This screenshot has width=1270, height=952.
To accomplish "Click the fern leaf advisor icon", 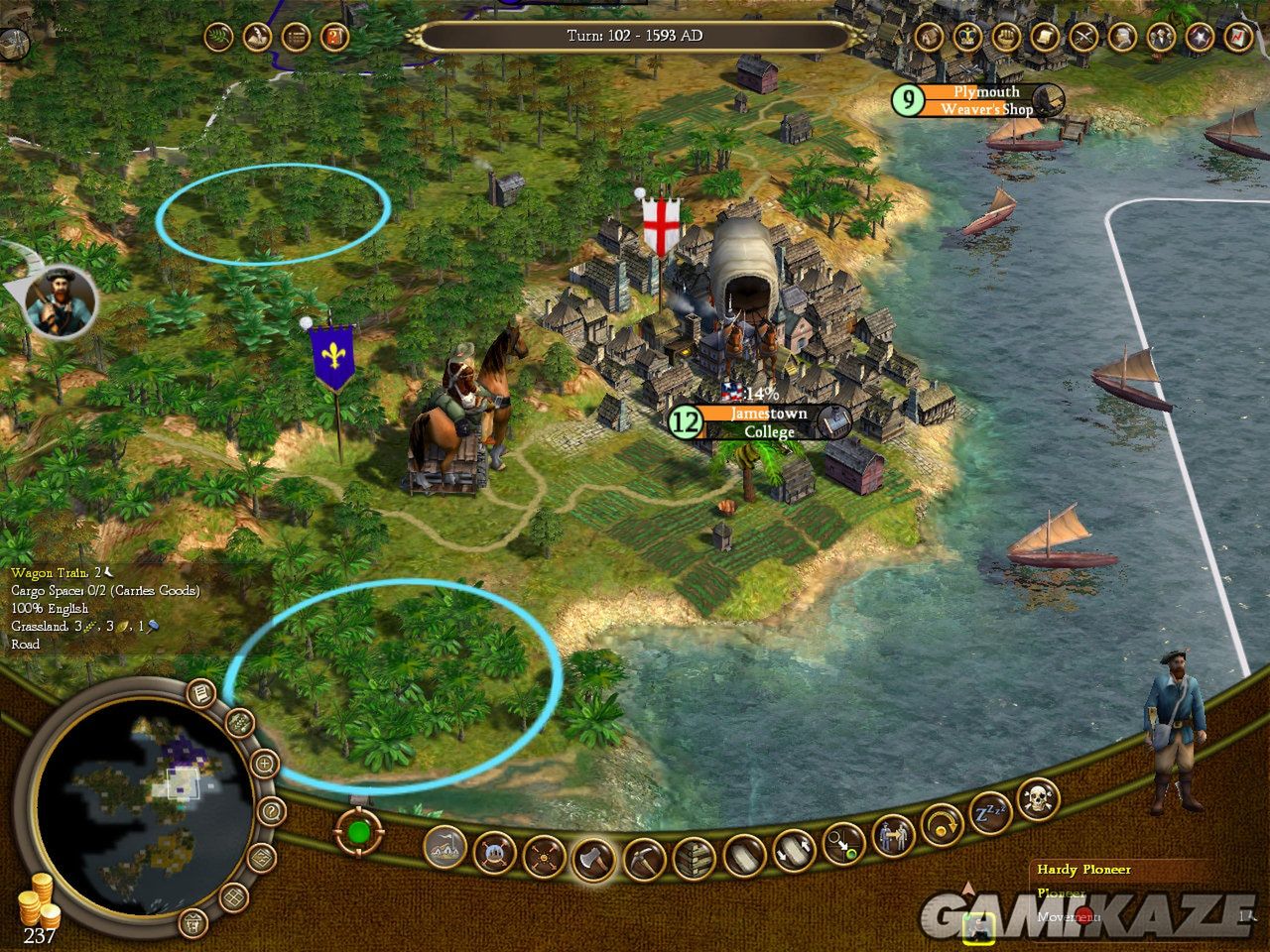I will pyautogui.click(x=218, y=38).
